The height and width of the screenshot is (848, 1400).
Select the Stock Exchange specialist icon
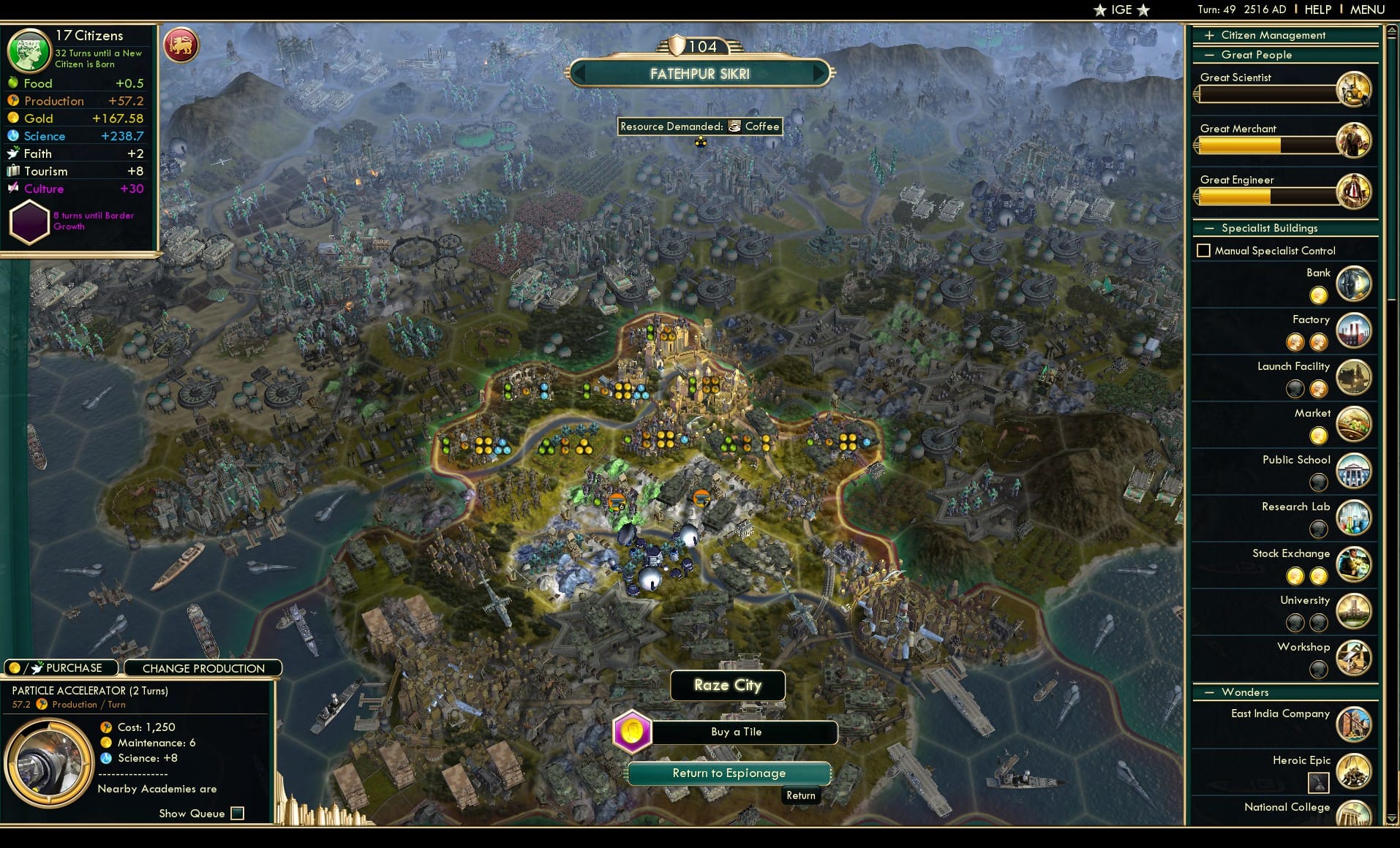pyautogui.click(x=1355, y=564)
